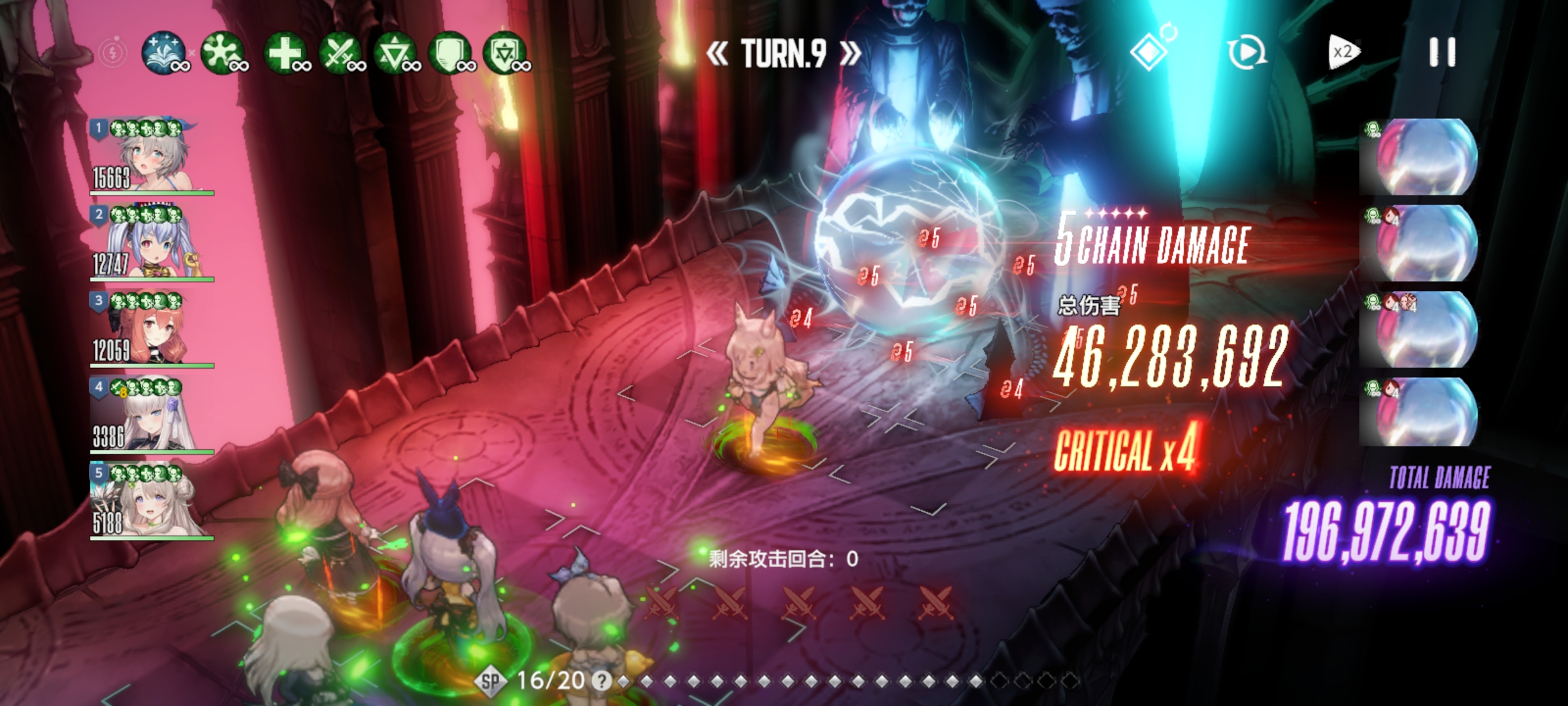This screenshot has height=706, width=1568.
Task: Tap the diamond swap icon
Action: (1151, 50)
